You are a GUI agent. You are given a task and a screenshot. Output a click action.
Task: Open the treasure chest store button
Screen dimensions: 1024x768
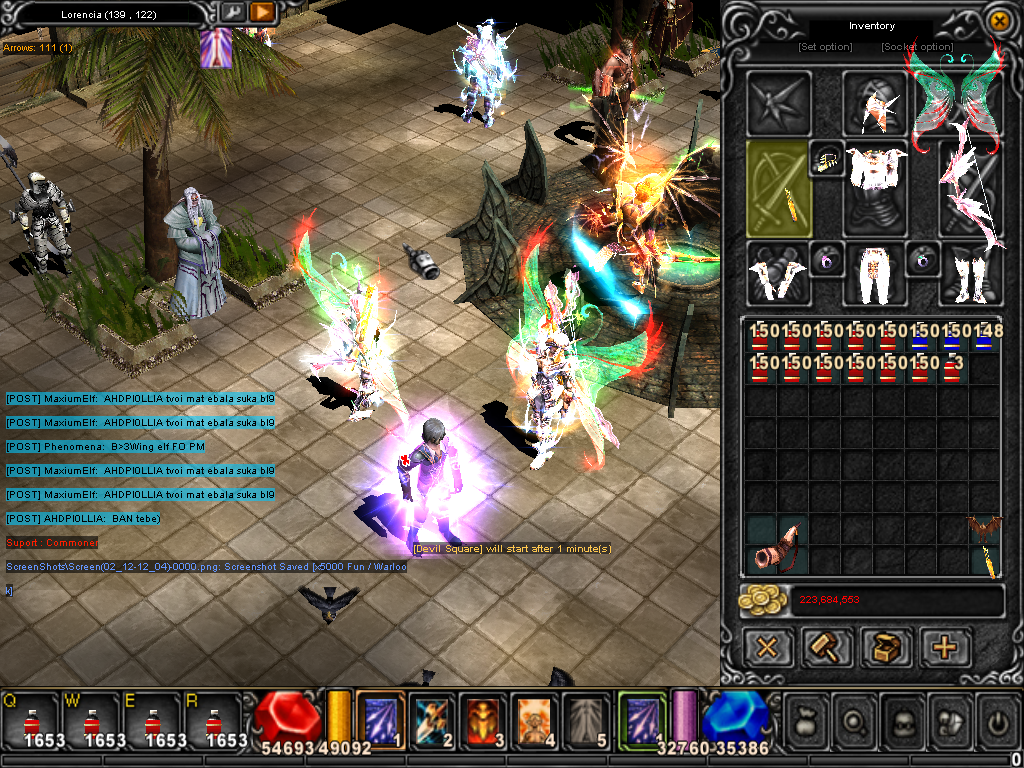886,647
